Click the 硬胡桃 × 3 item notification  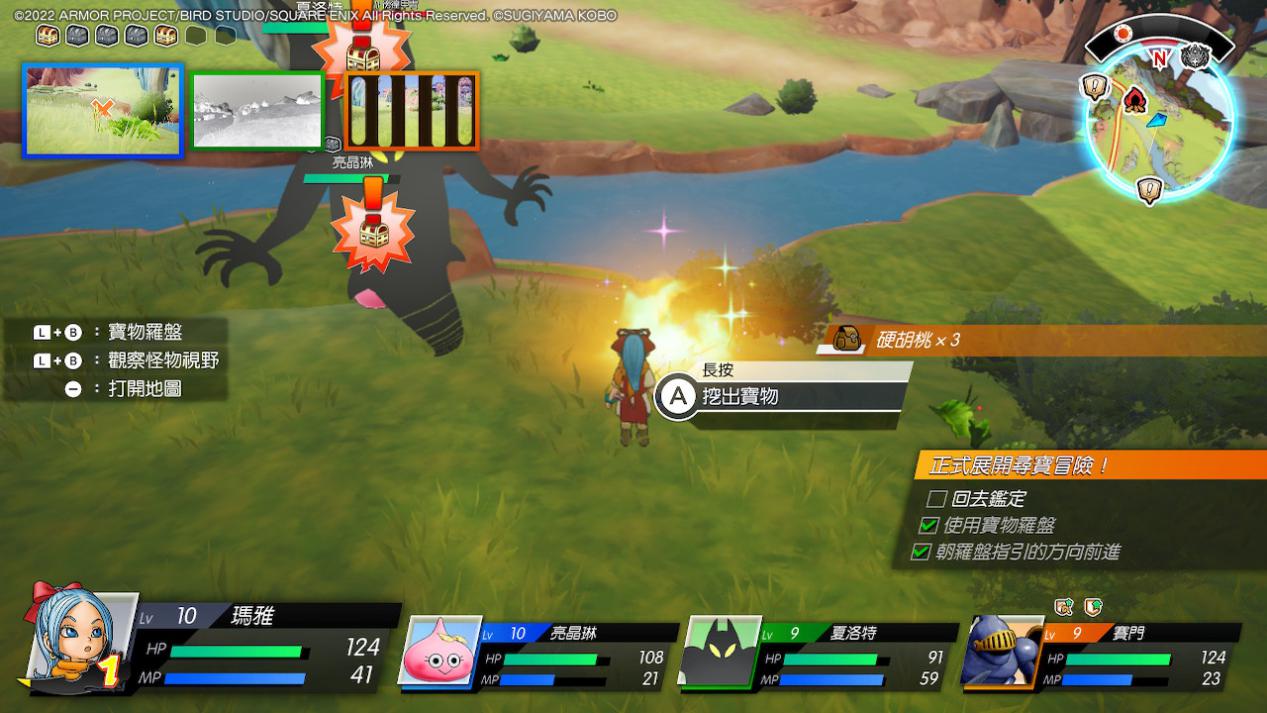(1040, 340)
